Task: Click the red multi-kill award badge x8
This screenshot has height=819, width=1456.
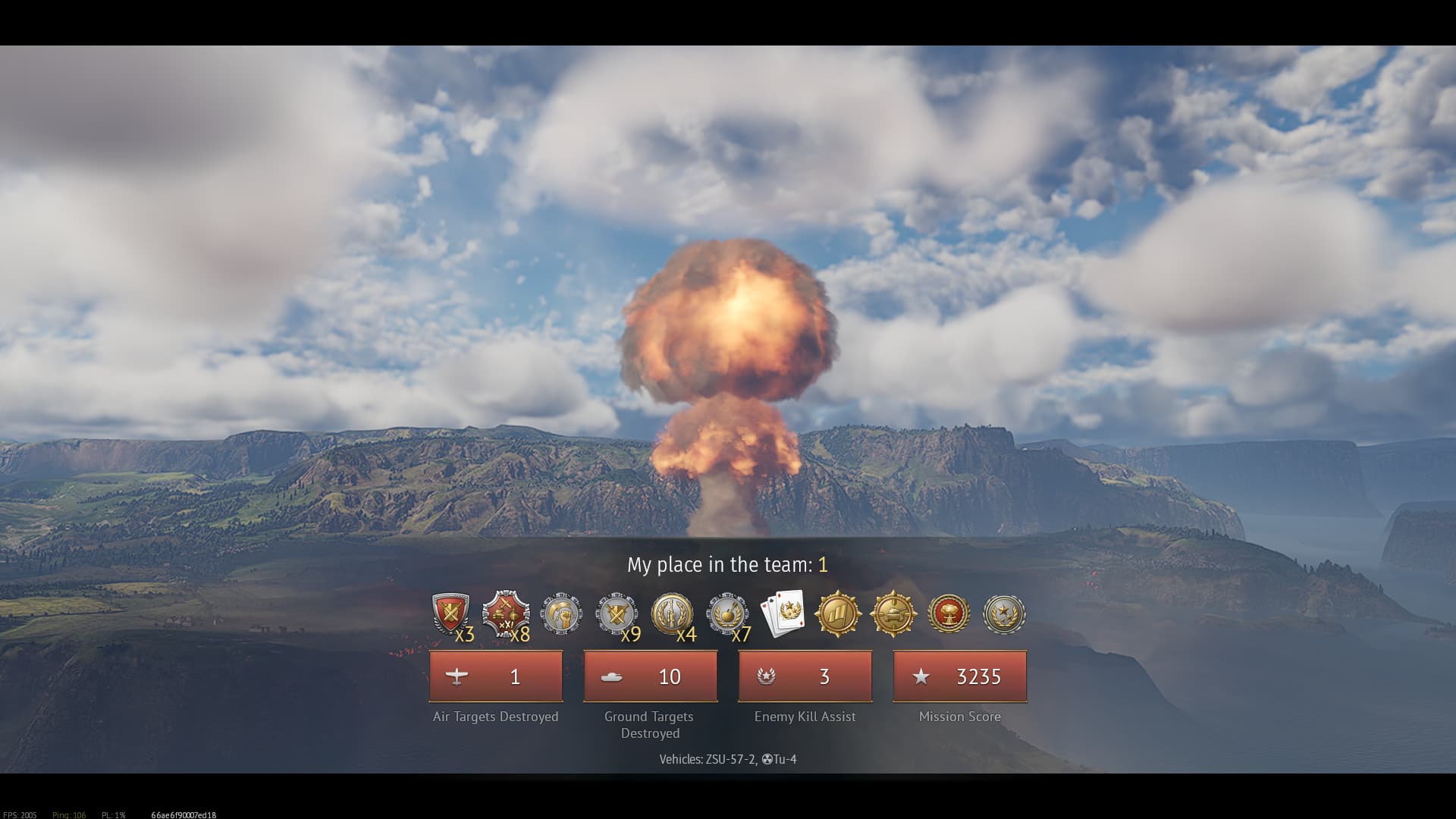Action: point(506,613)
